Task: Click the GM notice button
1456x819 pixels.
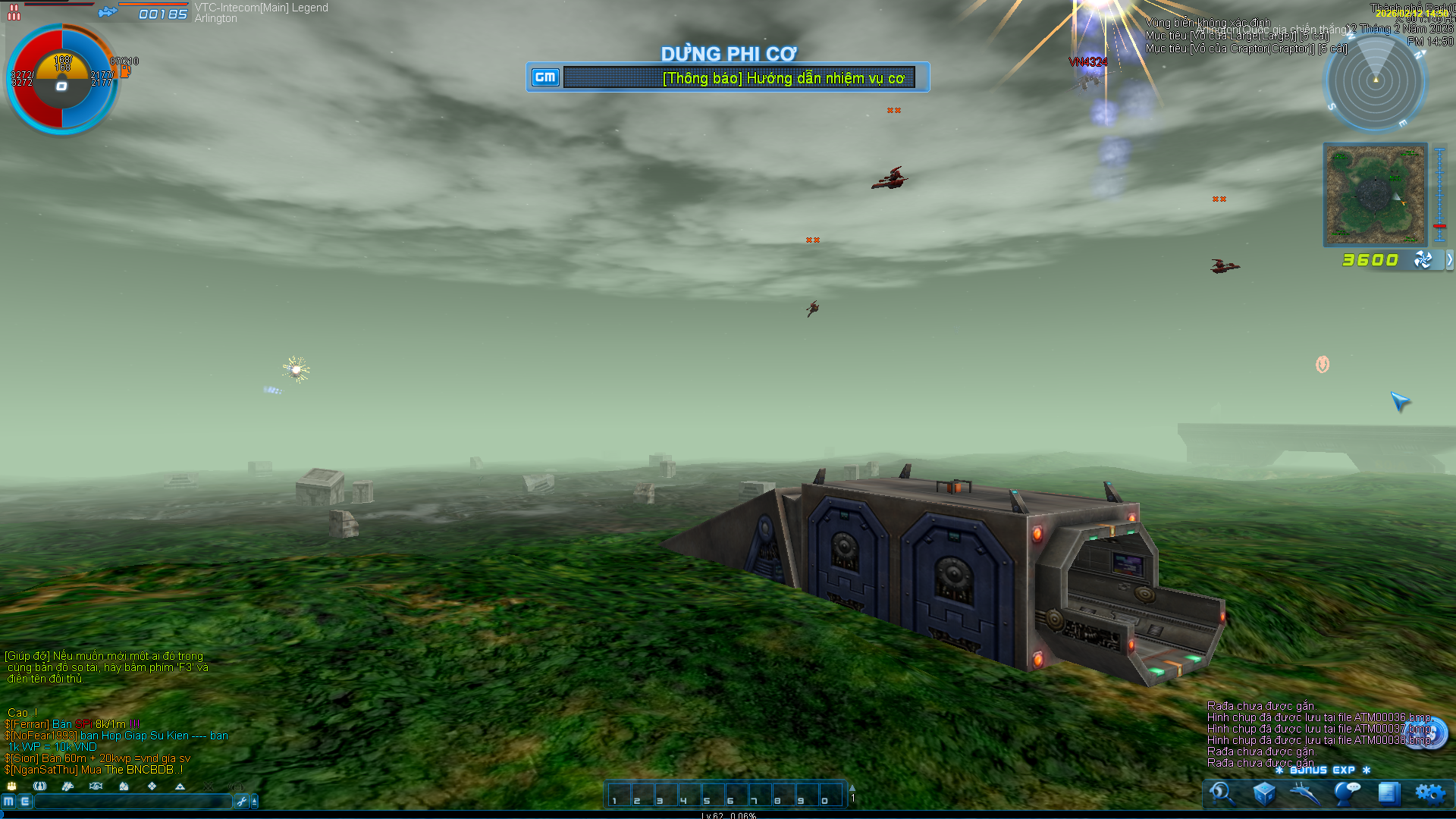Action: tap(545, 77)
